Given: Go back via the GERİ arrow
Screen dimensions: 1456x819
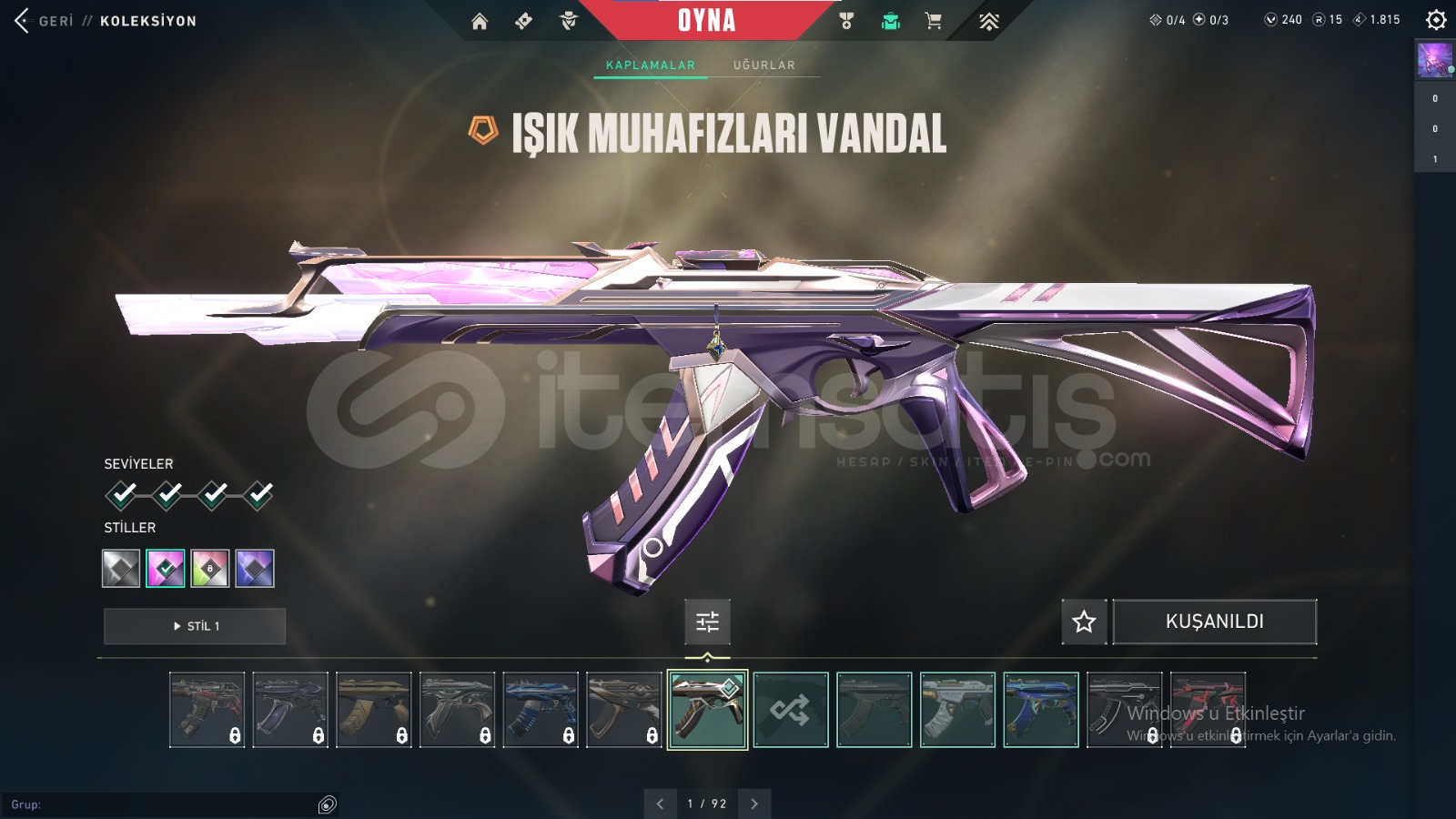Looking at the screenshot, I should 23,20.
